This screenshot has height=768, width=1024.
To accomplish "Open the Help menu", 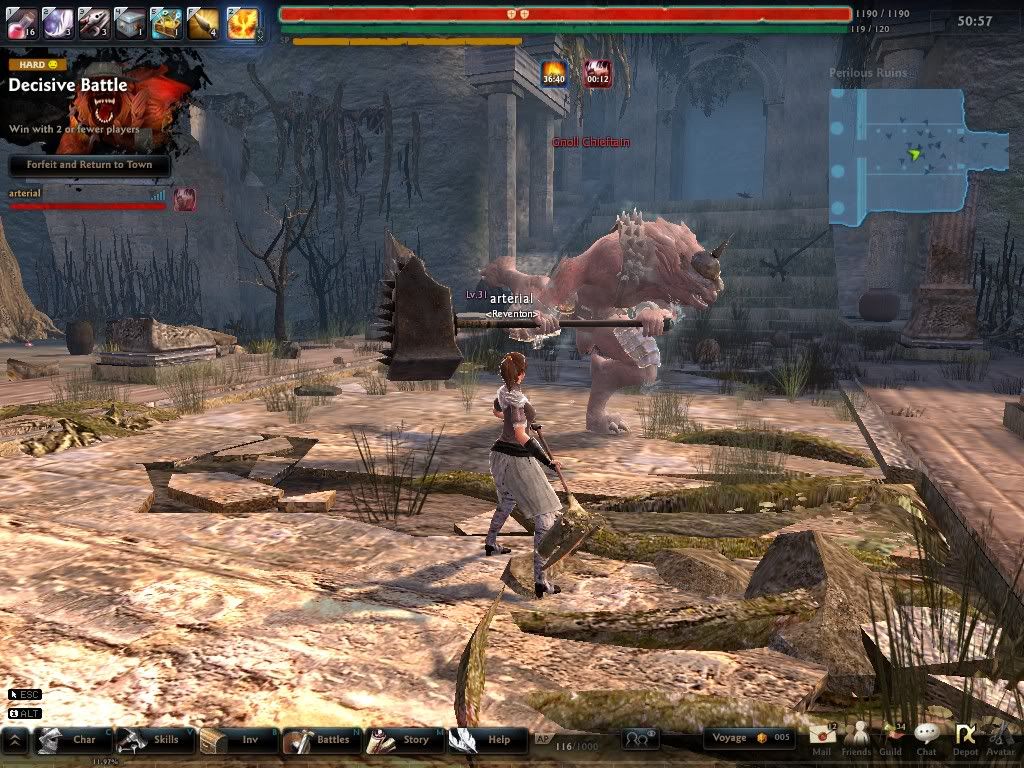I will pyautogui.click(x=486, y=740).
